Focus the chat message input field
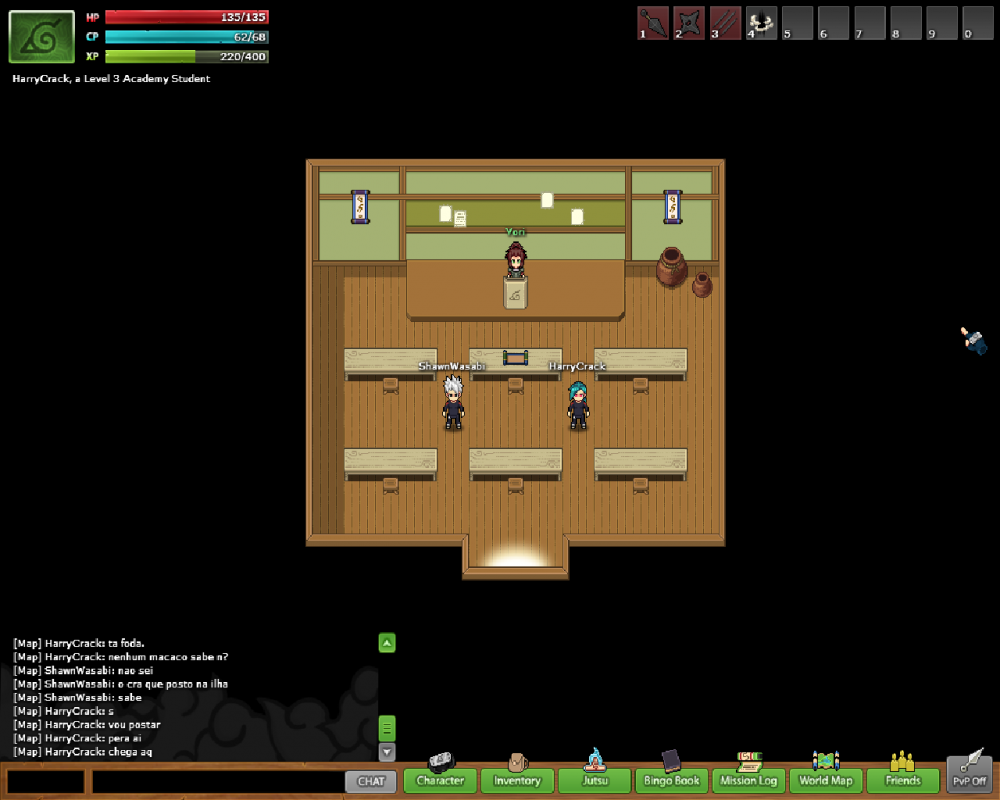The image size is (1000, 800). tap(217, 781)
